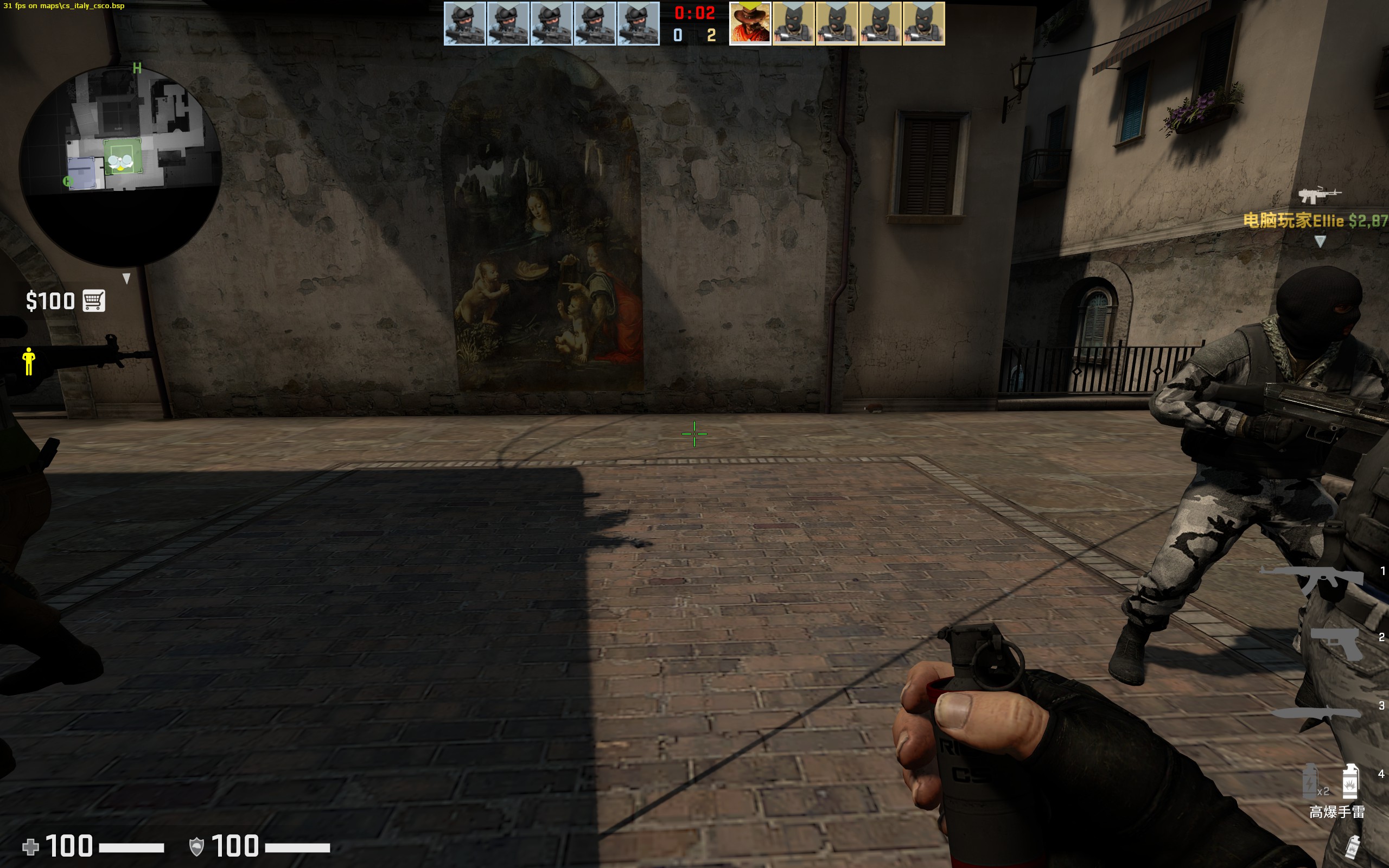Select the white-framed cowboy player avatar
The width and height of the screenshot is (1389, 868).
click(x=750, y=24)
